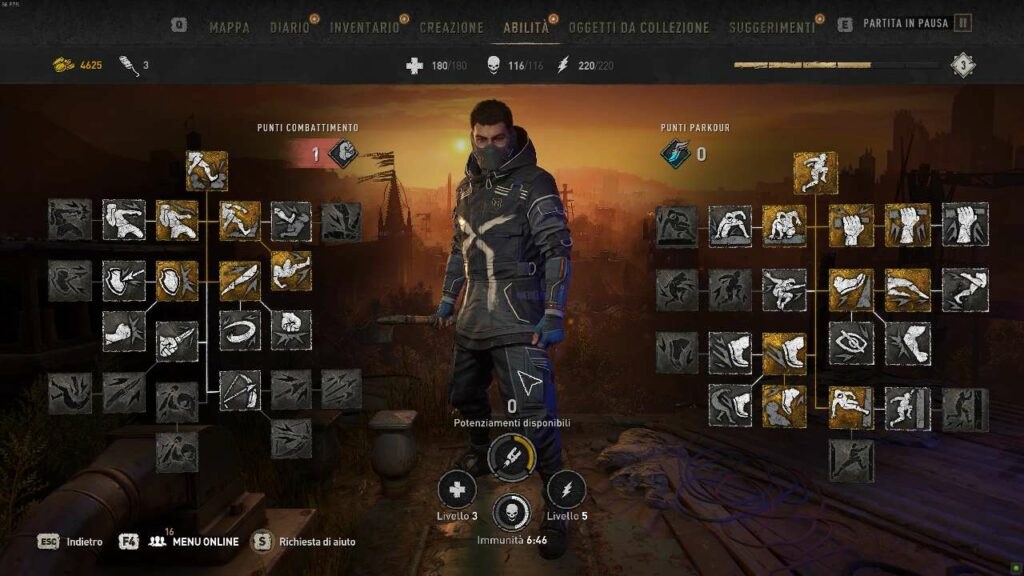Show the Oggetti da collezione tab
1024x576 pixels.
pos(638,28)
